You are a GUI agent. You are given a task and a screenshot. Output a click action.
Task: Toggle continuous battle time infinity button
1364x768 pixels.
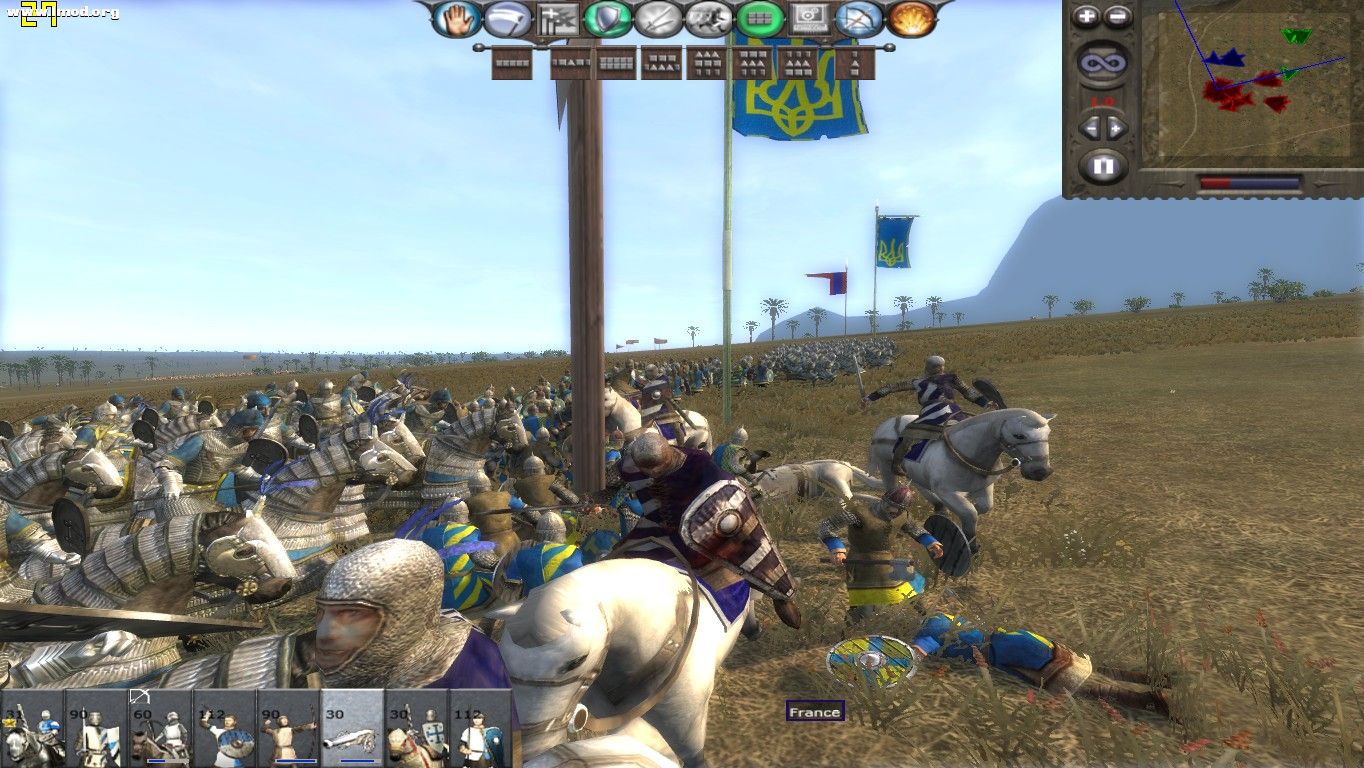pyautogui.click(x=1104, y=61)
